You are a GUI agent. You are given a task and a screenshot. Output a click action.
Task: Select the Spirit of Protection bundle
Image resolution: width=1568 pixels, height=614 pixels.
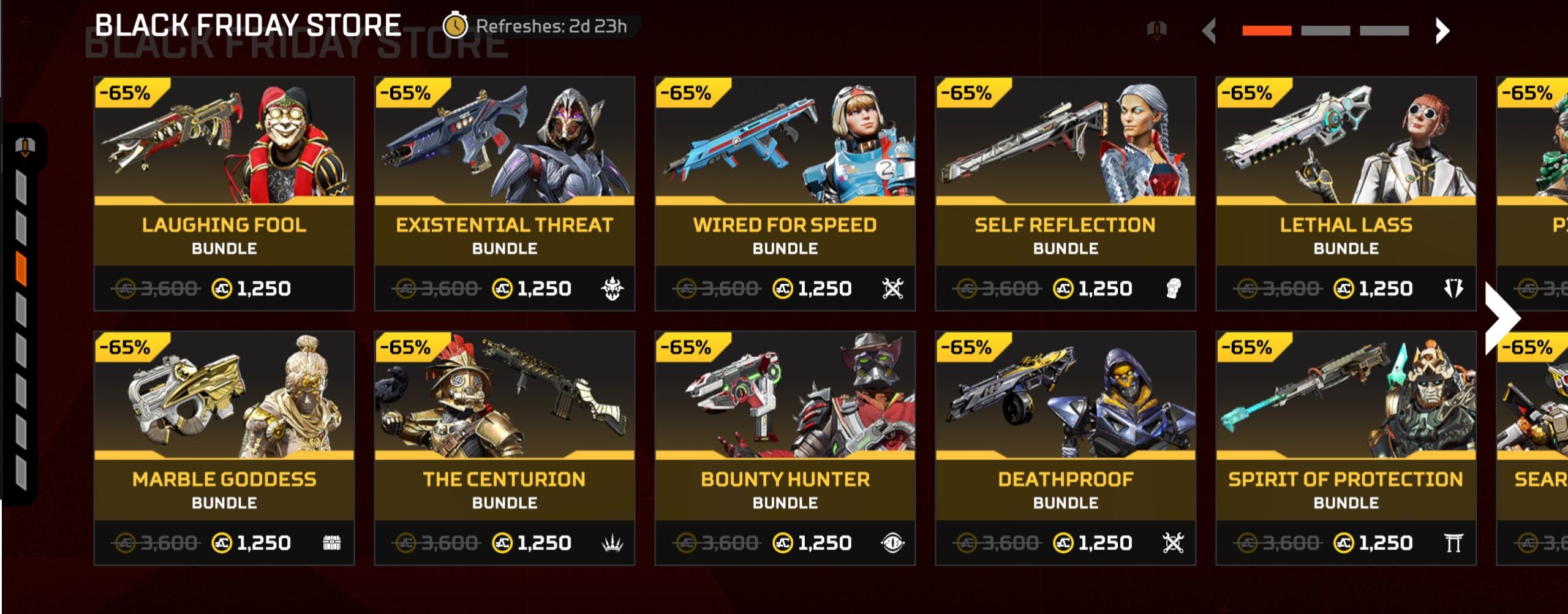point(1346,448)
